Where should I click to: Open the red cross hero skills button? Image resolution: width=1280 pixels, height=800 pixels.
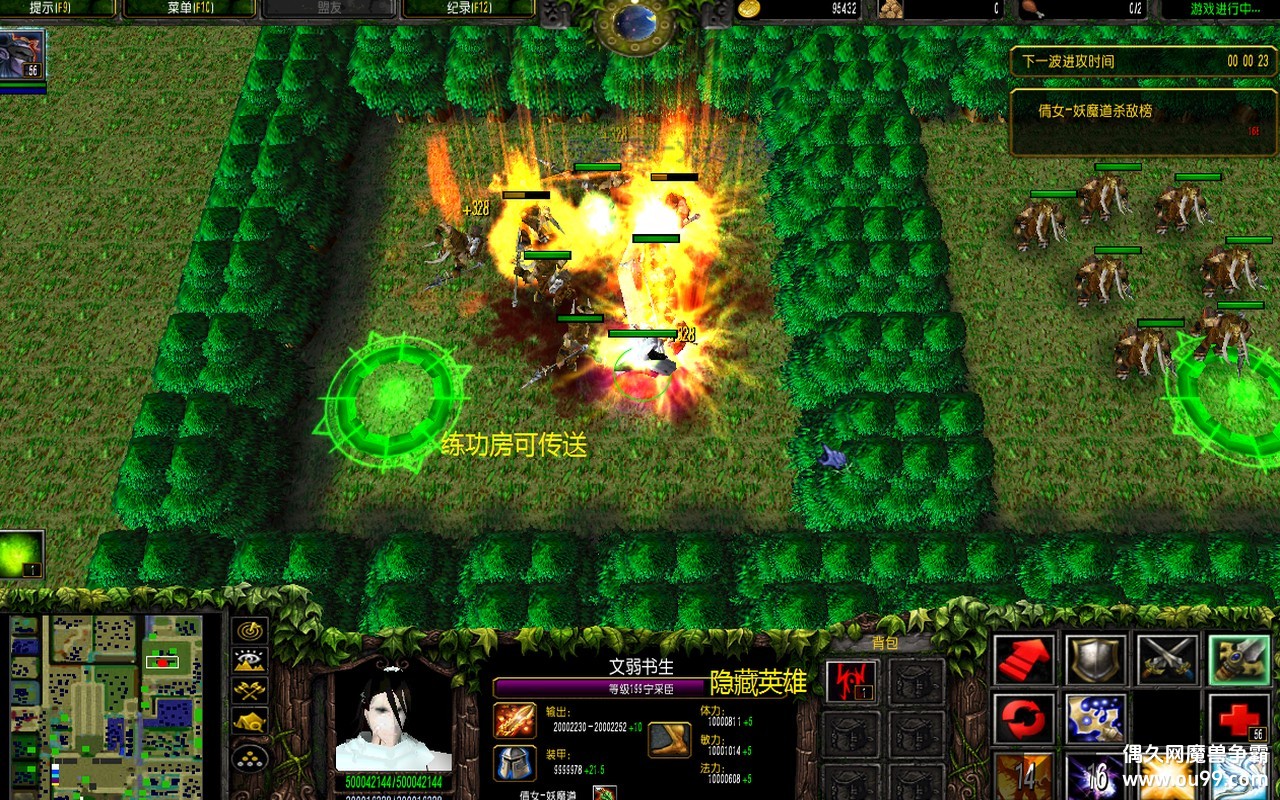pos(1238,719)
